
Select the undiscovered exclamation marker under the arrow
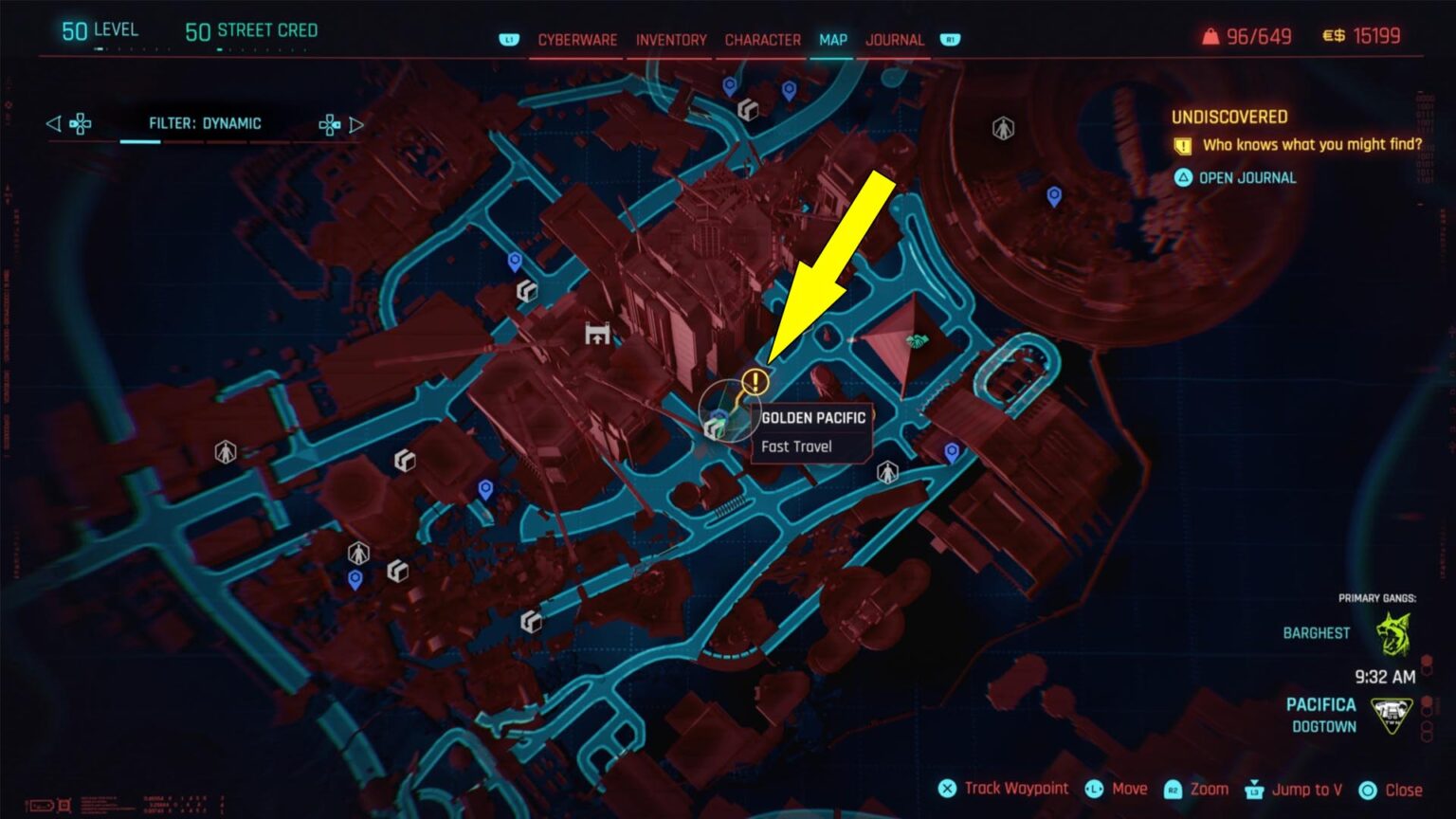[x=755, y=383]
